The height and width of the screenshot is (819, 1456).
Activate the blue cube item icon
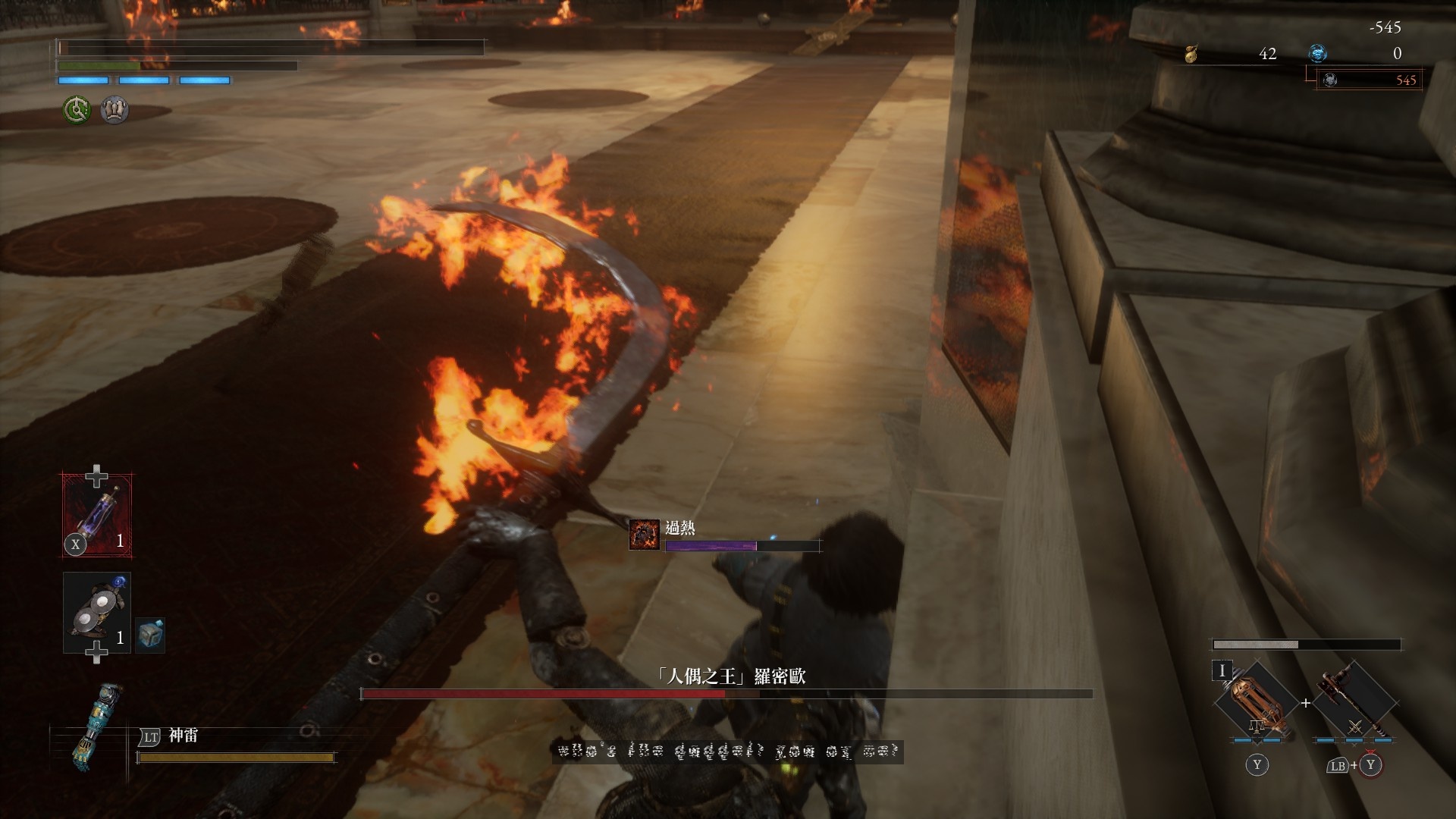(x=150, y=634)
